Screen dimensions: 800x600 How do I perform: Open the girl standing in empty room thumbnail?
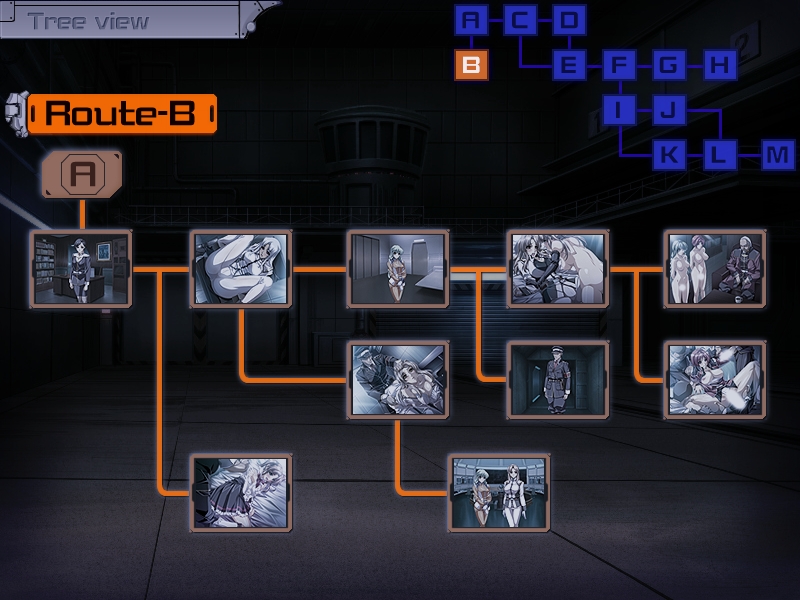[x=397, y=268]
